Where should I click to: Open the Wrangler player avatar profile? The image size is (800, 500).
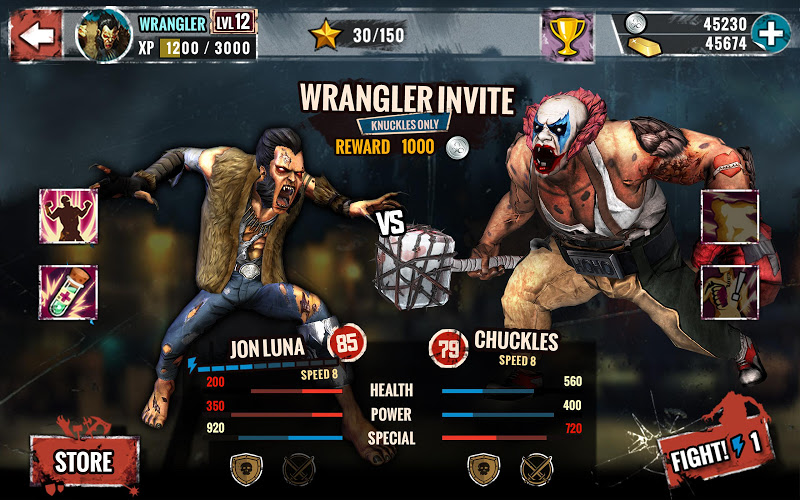103,34
